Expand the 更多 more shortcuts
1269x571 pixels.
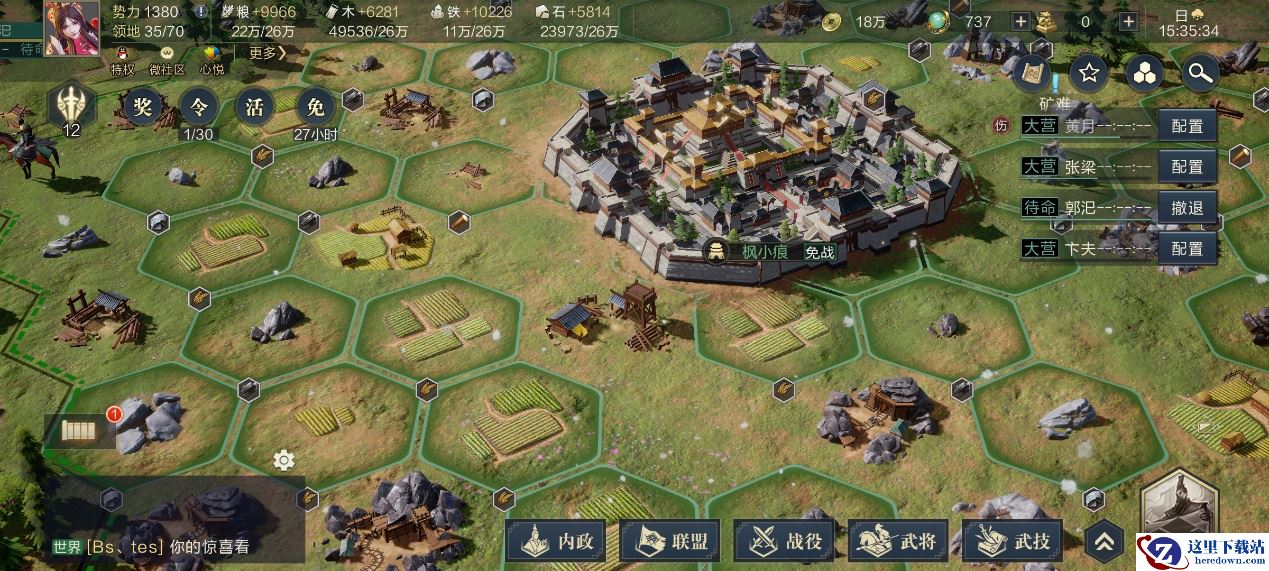[x=265, y=53]
